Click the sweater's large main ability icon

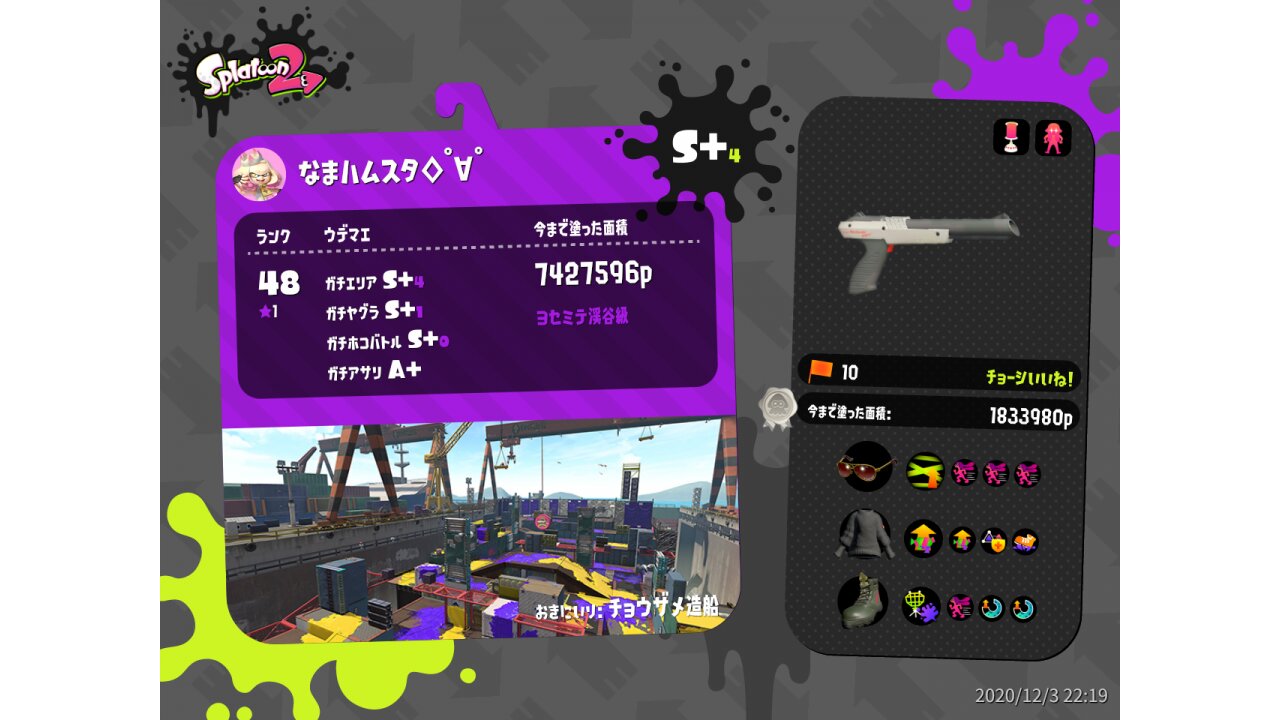coord(923,539)
